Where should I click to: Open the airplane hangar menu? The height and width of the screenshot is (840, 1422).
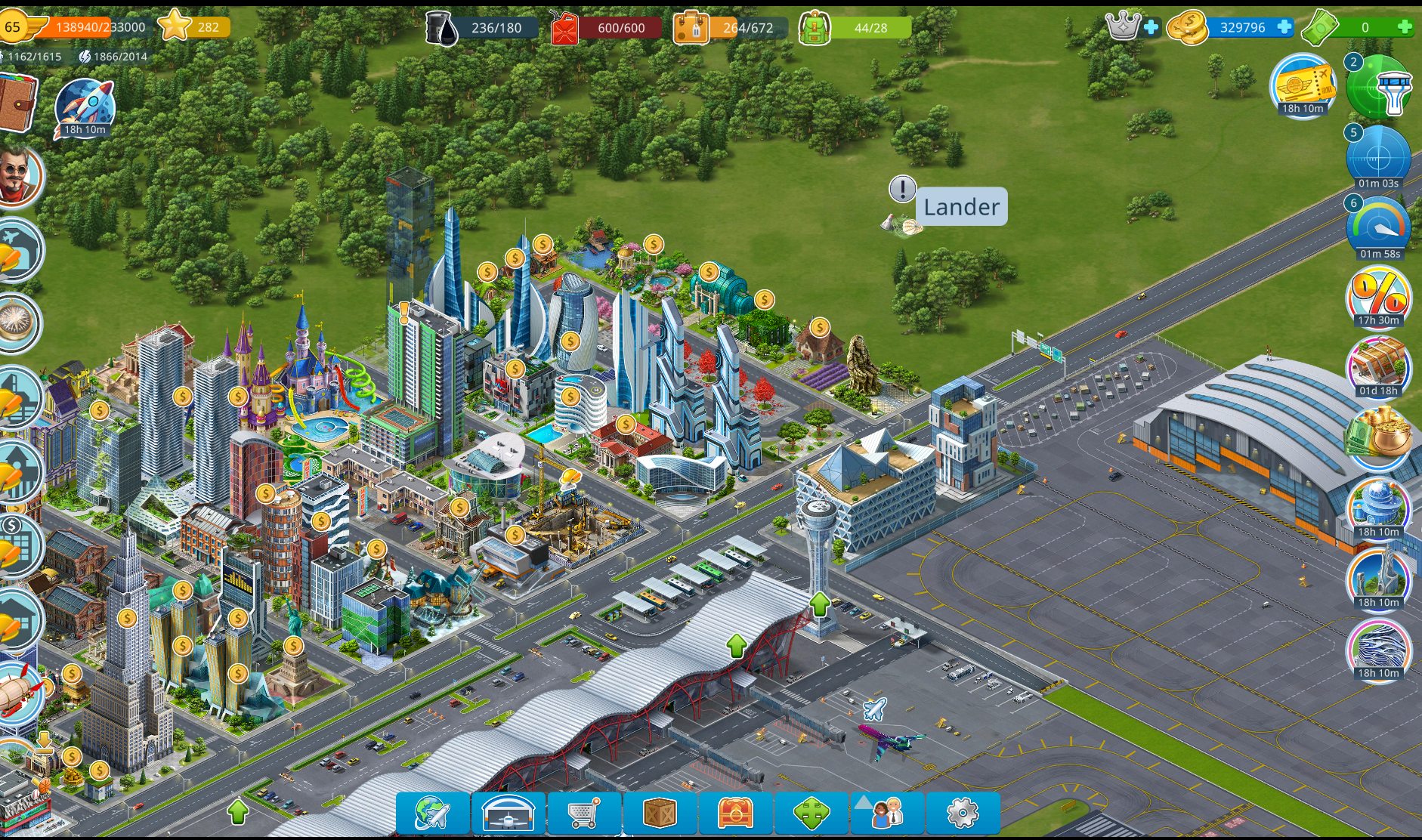(x=508, y=814)
